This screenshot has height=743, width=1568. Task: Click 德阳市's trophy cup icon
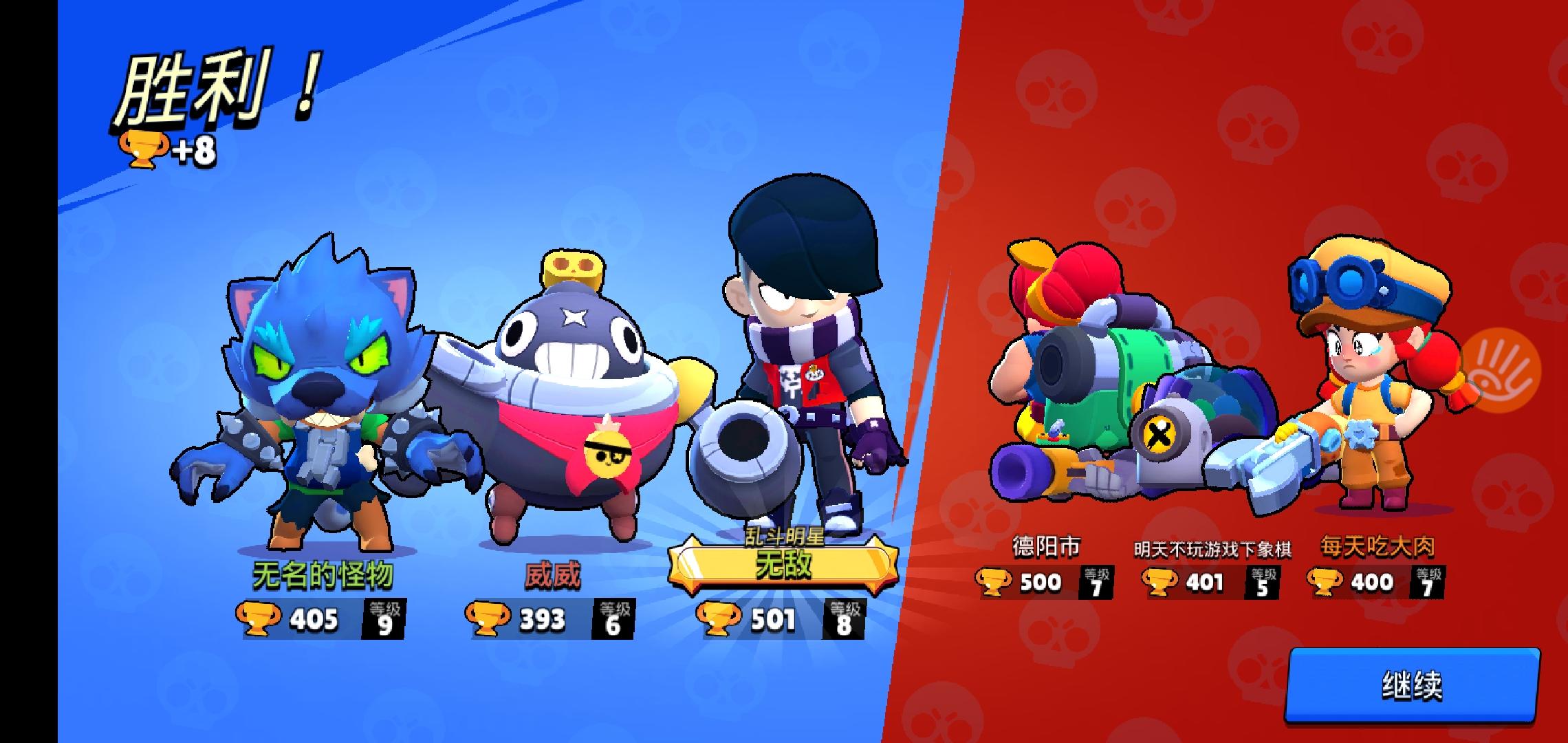point(992,582)
